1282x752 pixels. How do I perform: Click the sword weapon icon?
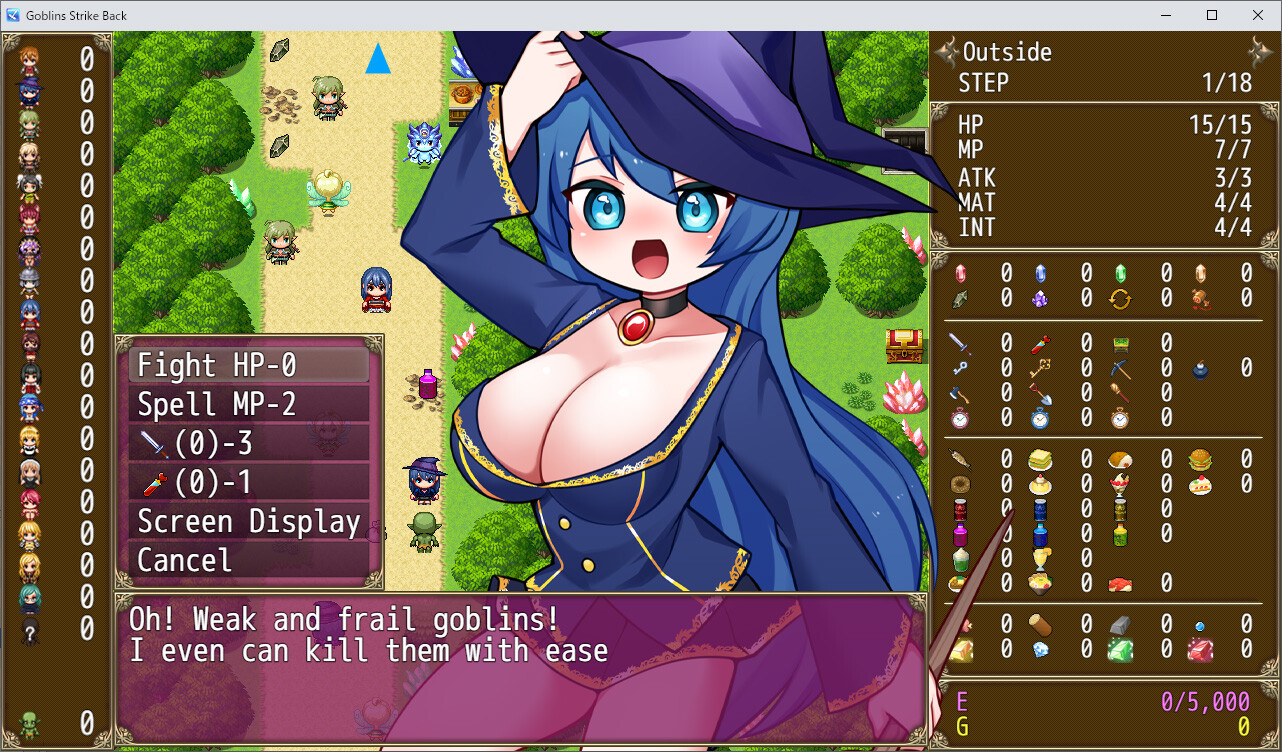[959, 343]
